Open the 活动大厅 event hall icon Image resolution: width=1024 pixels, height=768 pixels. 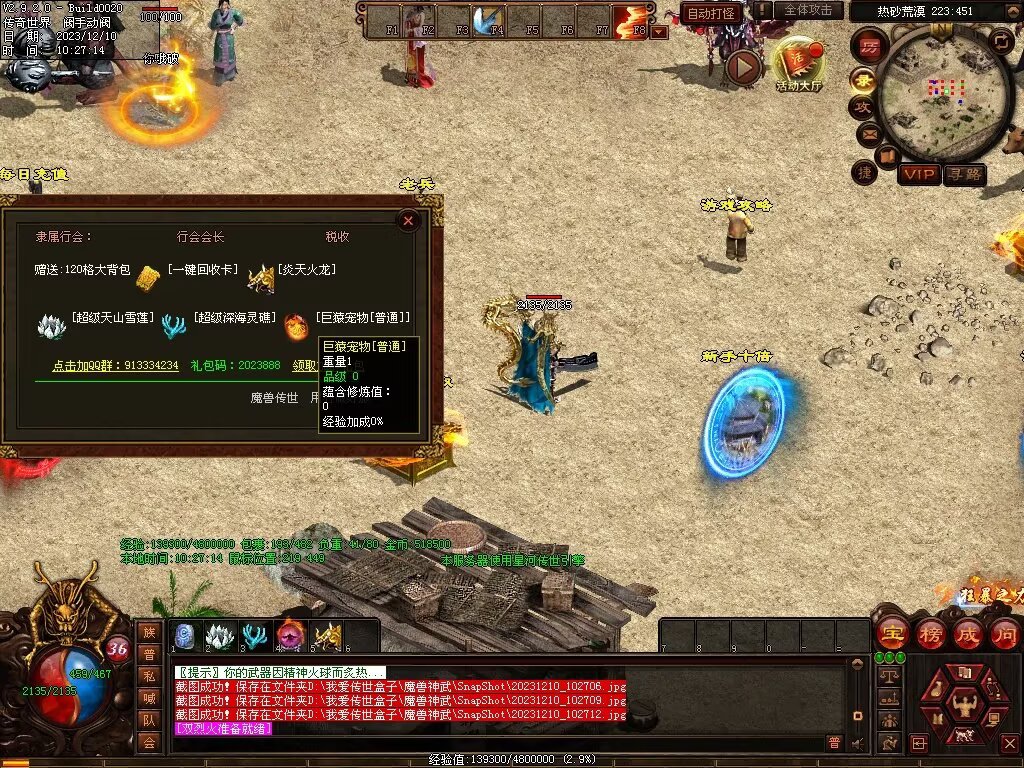[x=798, y=62]
